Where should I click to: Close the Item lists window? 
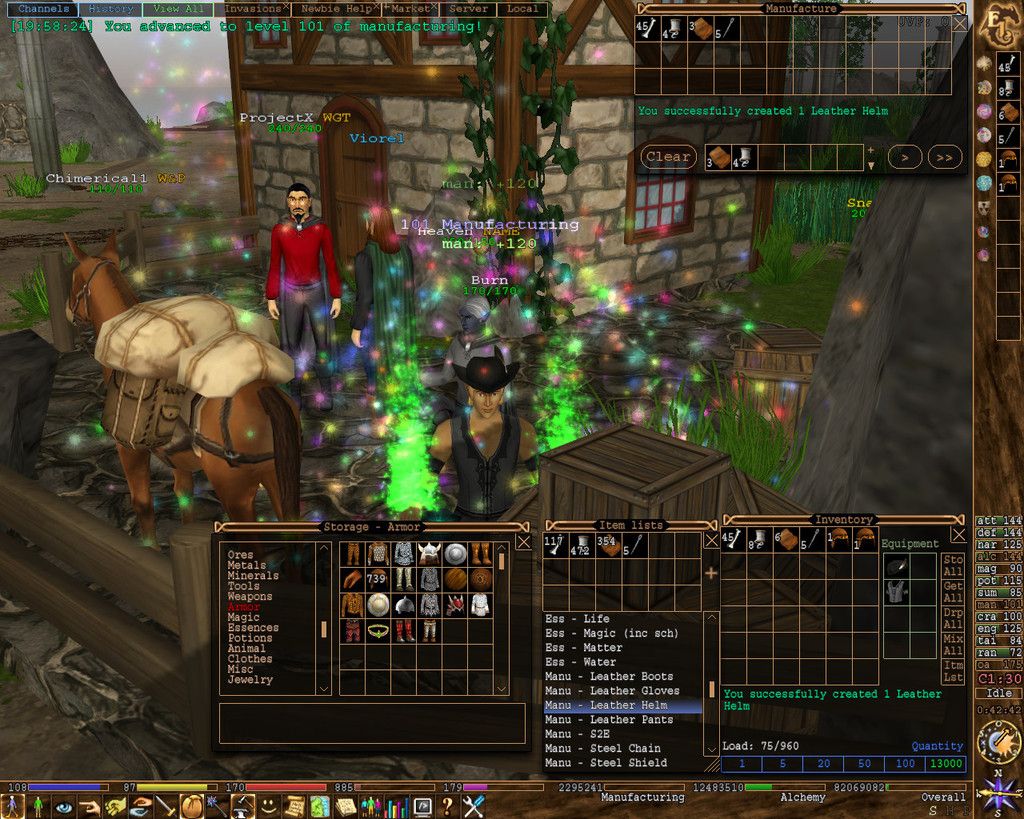[711, 540]
